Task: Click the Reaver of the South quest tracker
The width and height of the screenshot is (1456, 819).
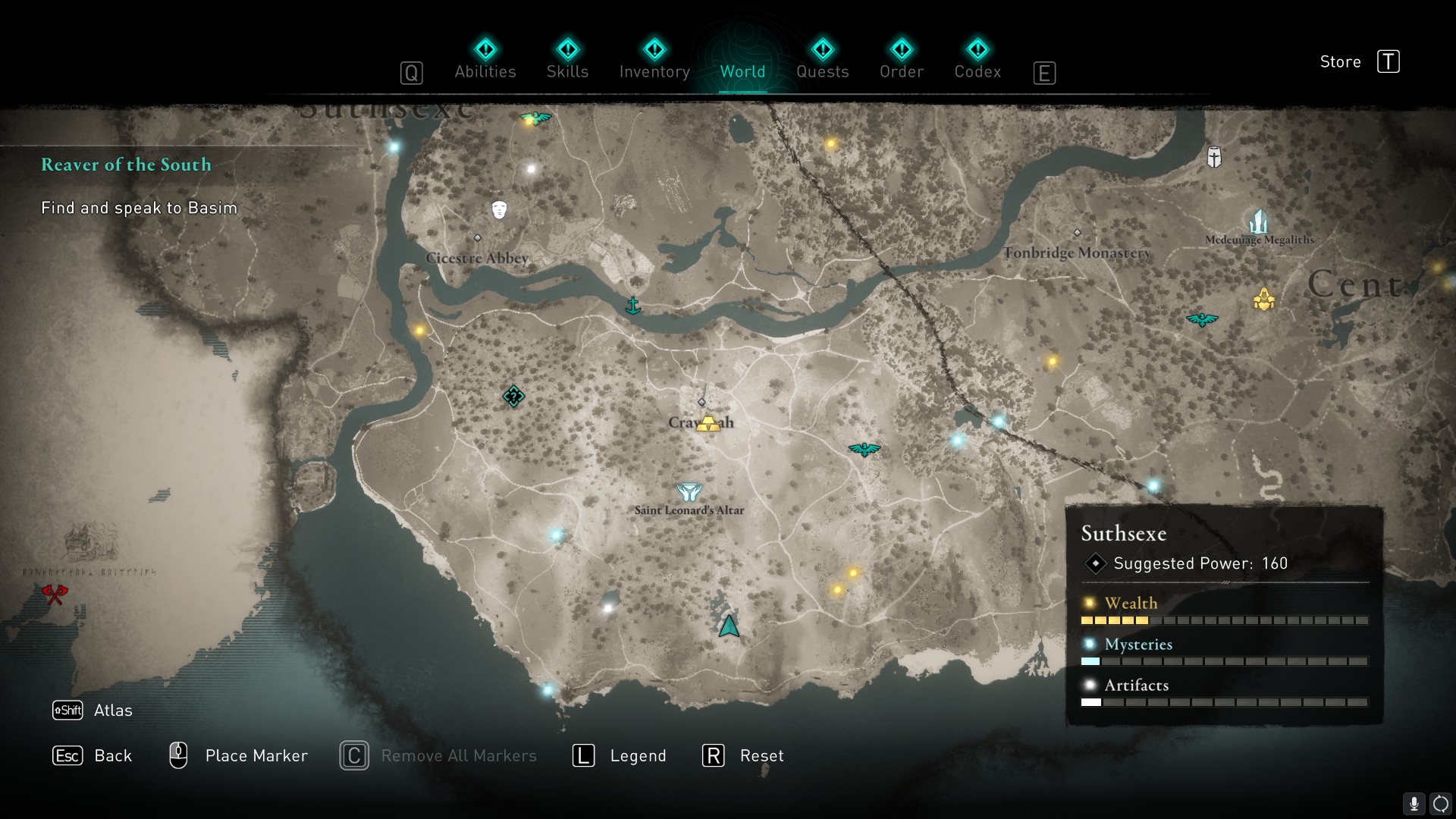Action: click(126, 165)
